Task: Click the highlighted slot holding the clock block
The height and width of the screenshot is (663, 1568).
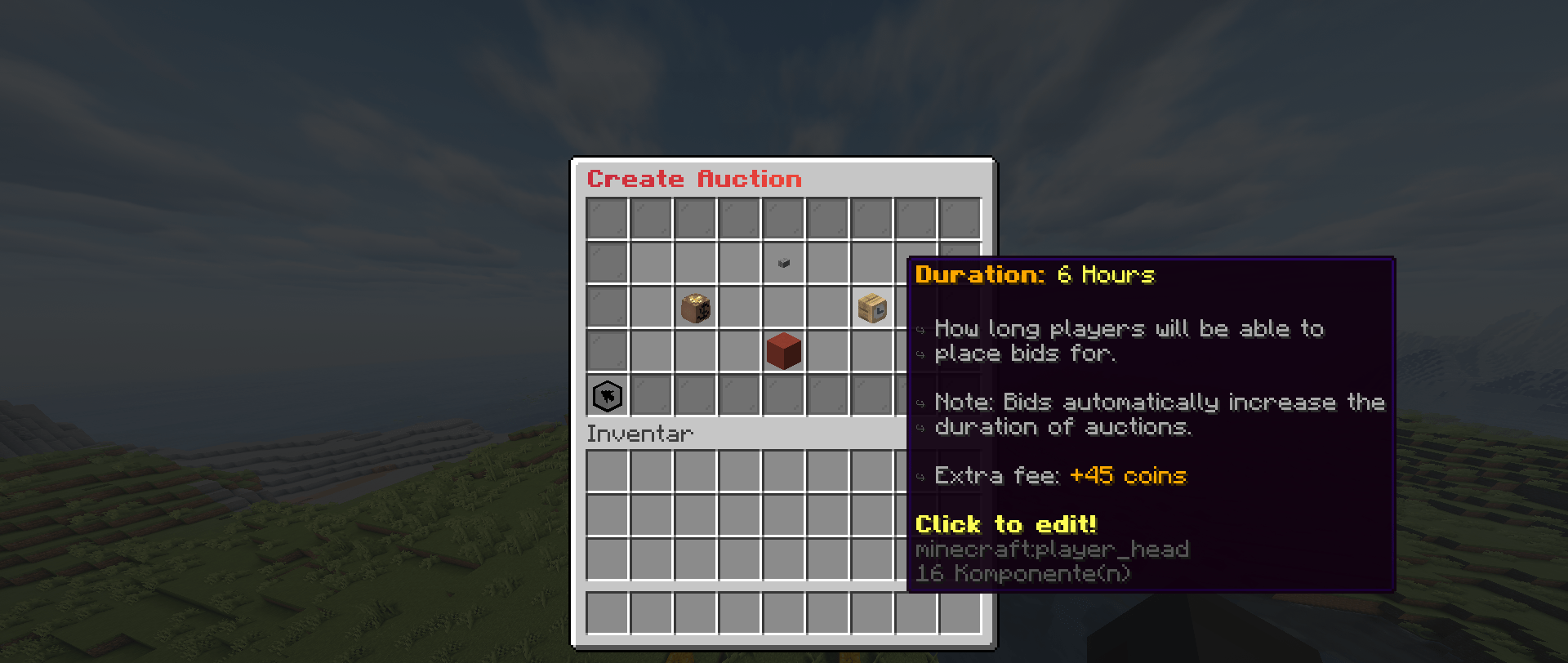Action: point(871,308)
